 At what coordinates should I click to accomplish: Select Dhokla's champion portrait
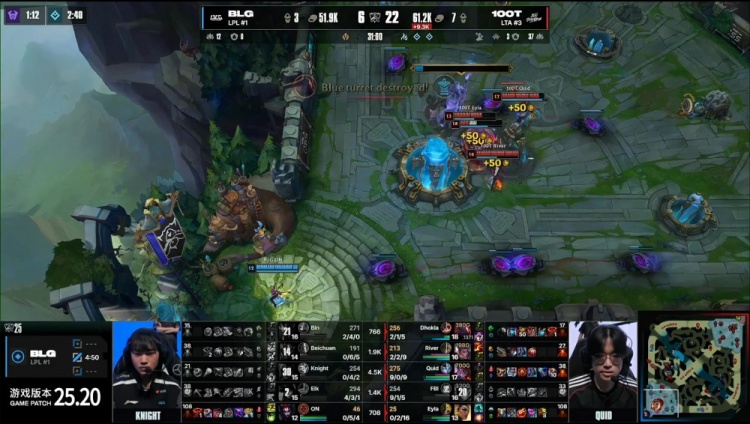click(462, 330)
